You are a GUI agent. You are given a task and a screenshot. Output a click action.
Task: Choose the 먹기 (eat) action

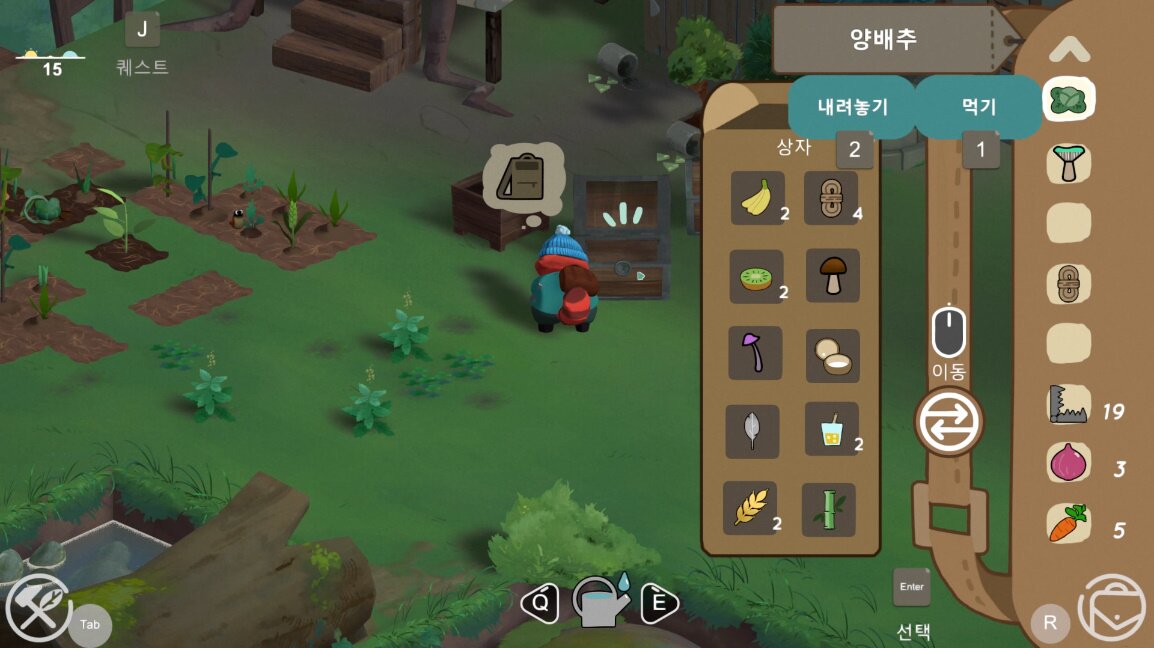(977, 107)
